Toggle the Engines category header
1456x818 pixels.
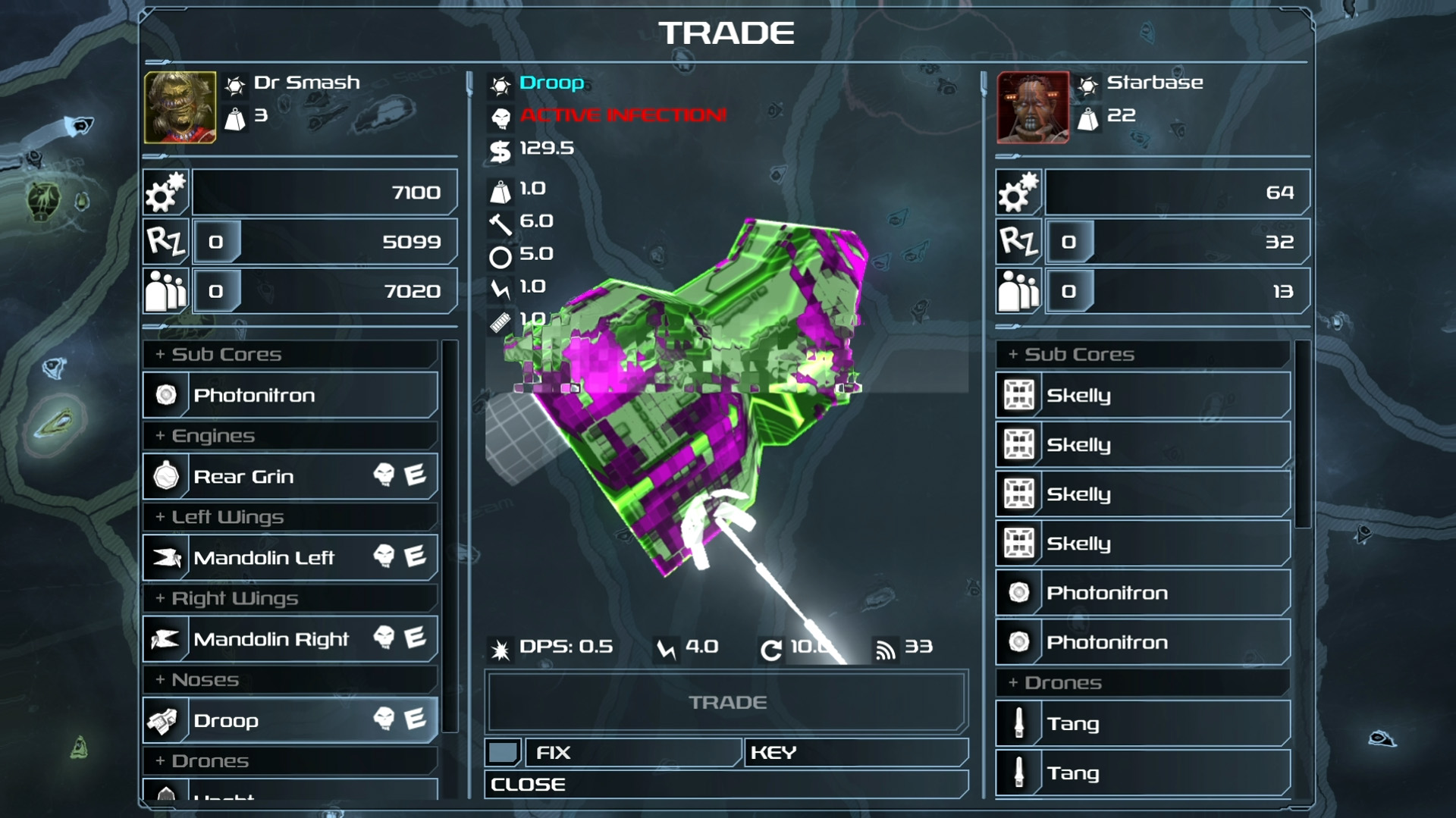(290, 436)
